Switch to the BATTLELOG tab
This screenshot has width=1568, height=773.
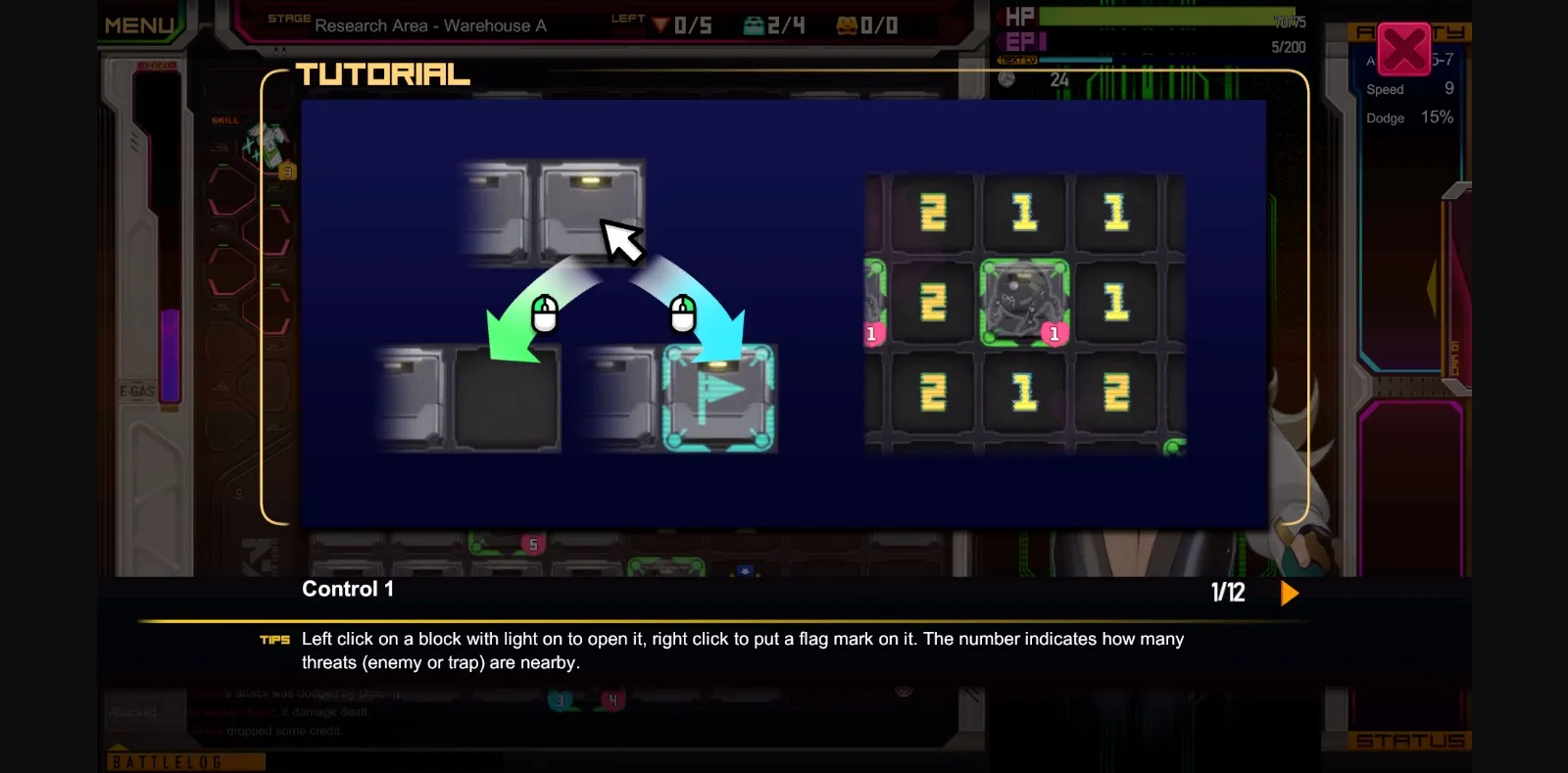coord(186,759)
